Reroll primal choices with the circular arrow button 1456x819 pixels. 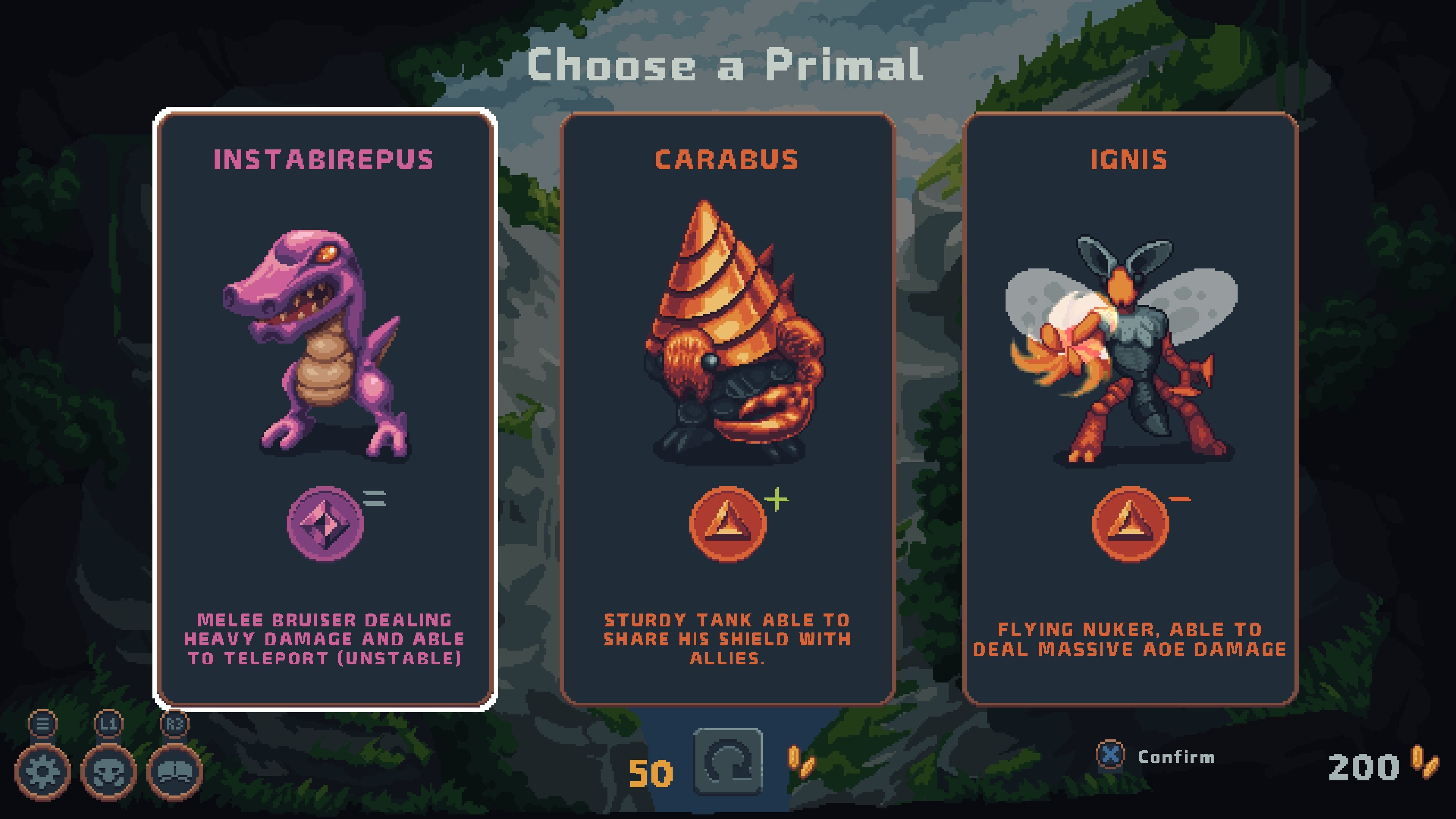click(x=728, y=762)
